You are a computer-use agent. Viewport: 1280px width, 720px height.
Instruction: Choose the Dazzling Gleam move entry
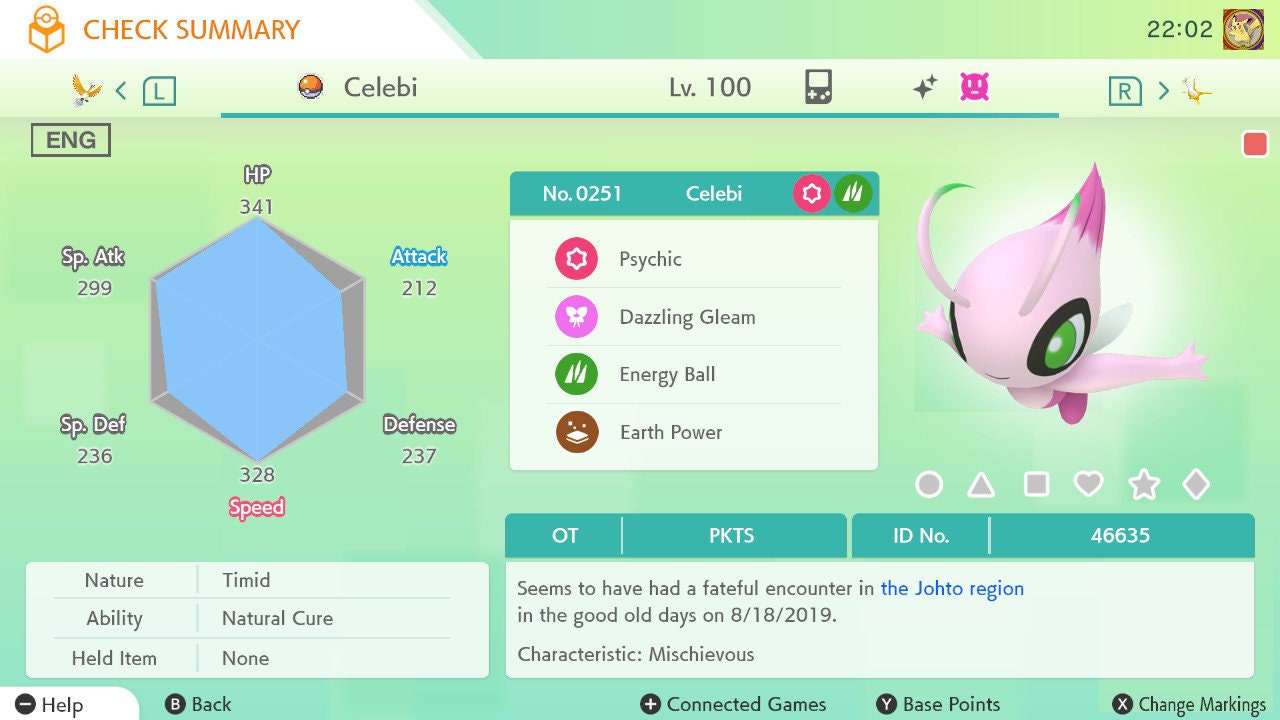click(x=687, y=318)
